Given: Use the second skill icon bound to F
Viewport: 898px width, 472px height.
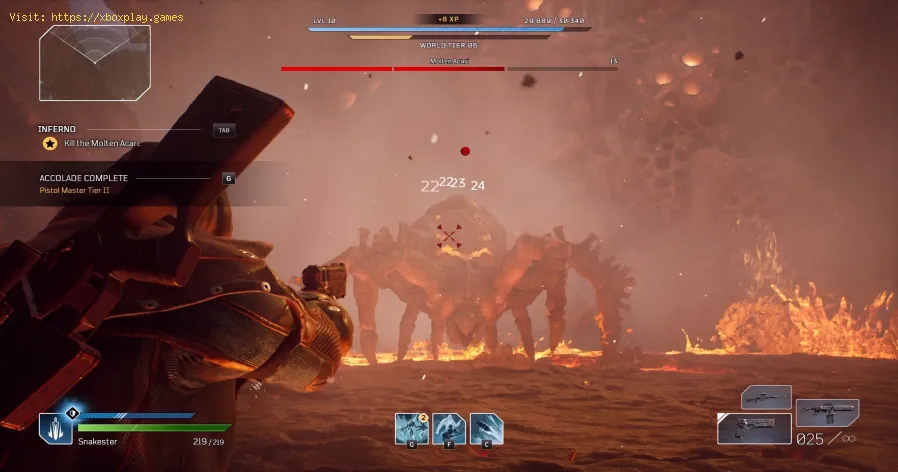Looking at the screenshot, I should coord(449,428).
